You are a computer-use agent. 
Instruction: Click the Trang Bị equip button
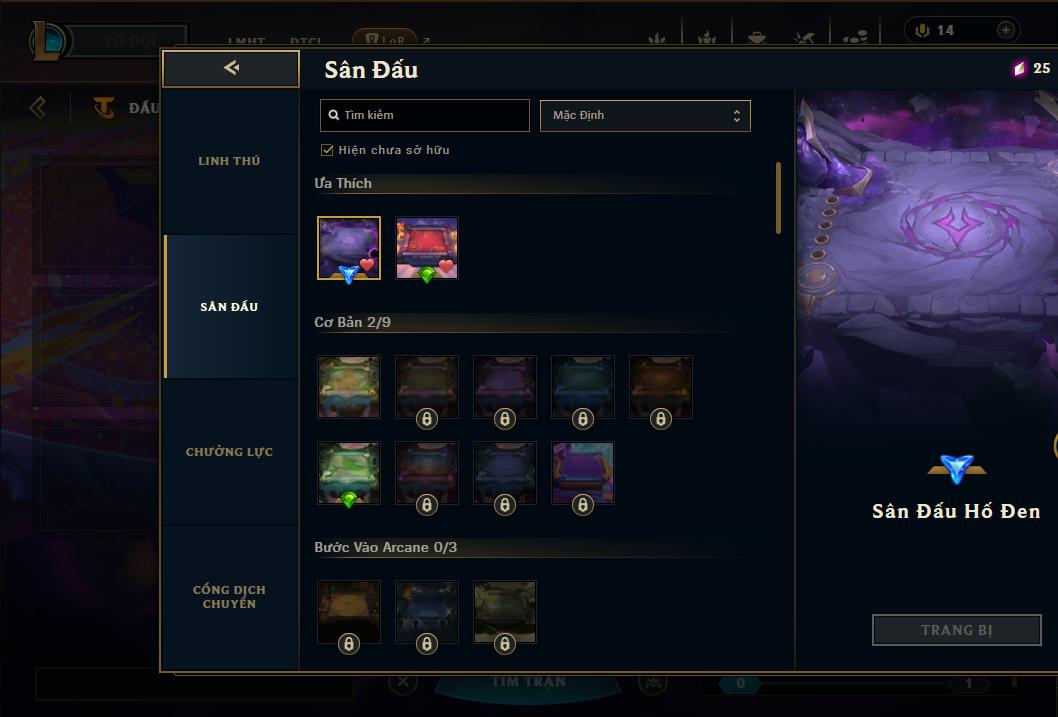tap(956, 630)
